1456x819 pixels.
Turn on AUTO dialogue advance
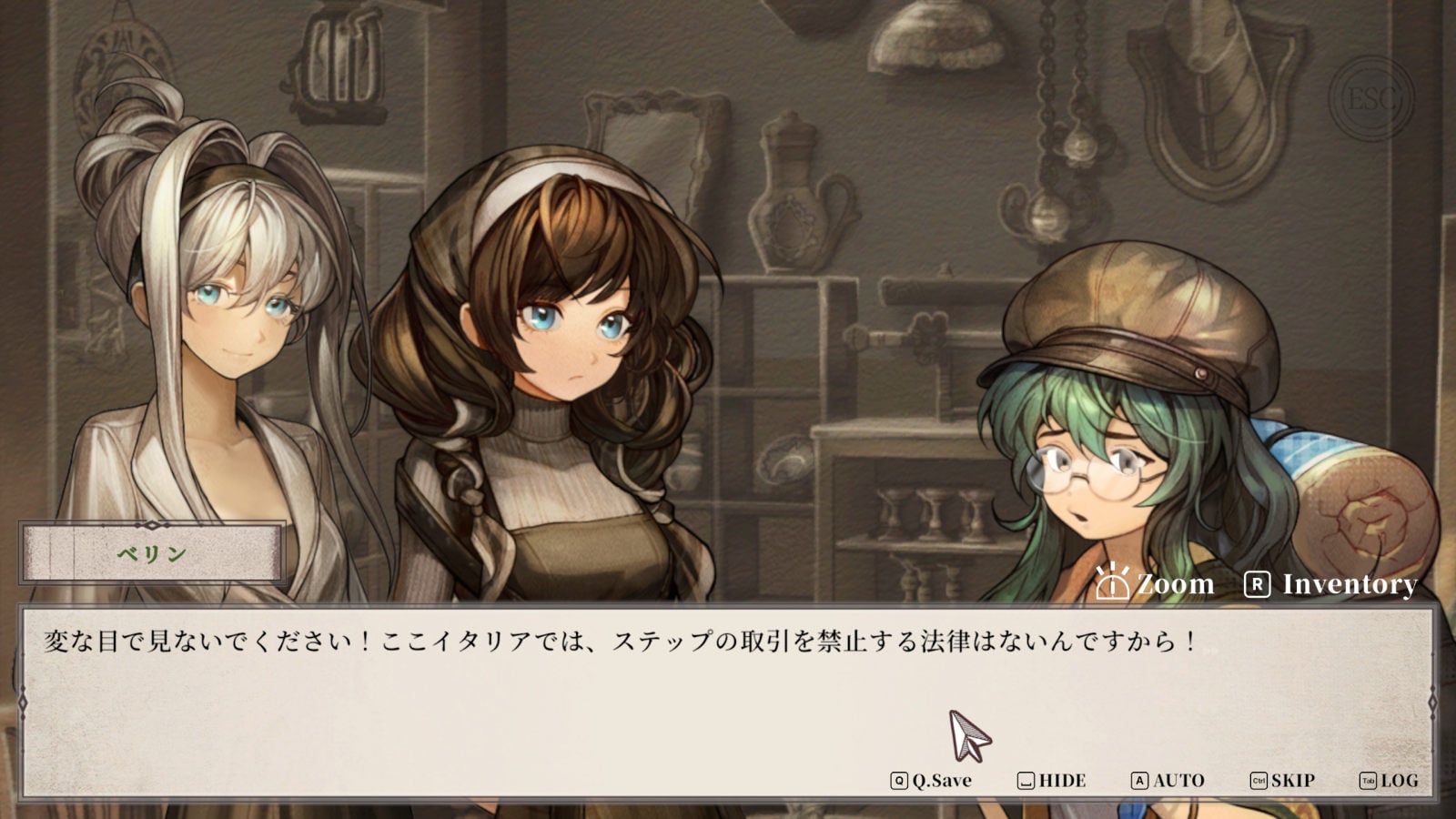(1168, 781)
